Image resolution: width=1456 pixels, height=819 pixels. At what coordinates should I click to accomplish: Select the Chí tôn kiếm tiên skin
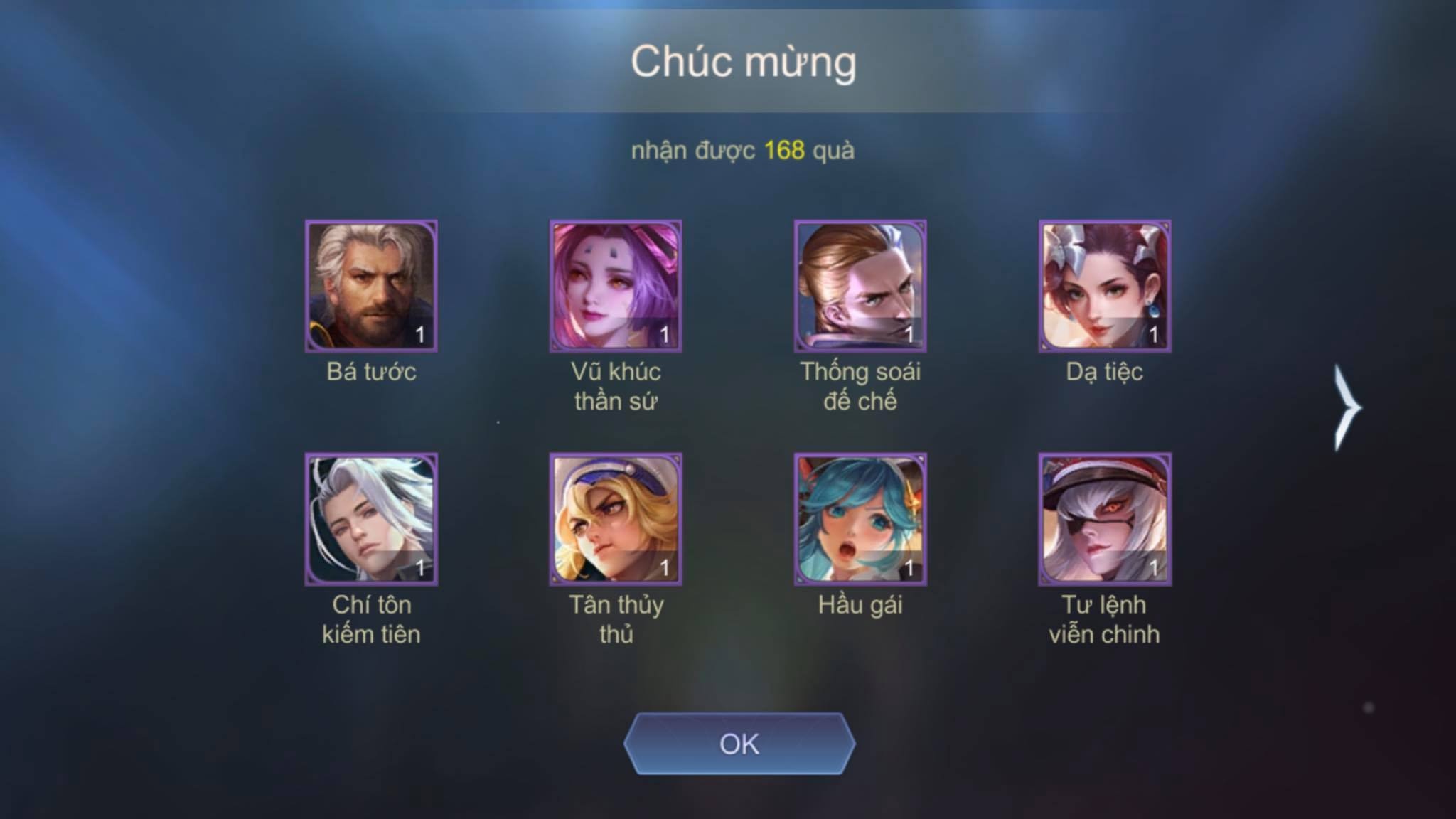[371, 519]
